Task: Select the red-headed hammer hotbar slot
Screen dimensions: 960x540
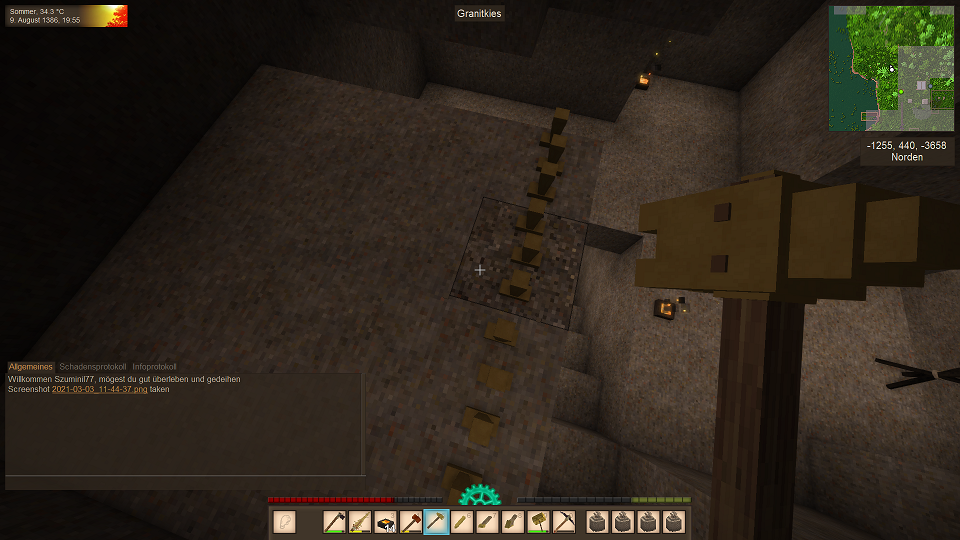Action: click(x=411, y=522)
